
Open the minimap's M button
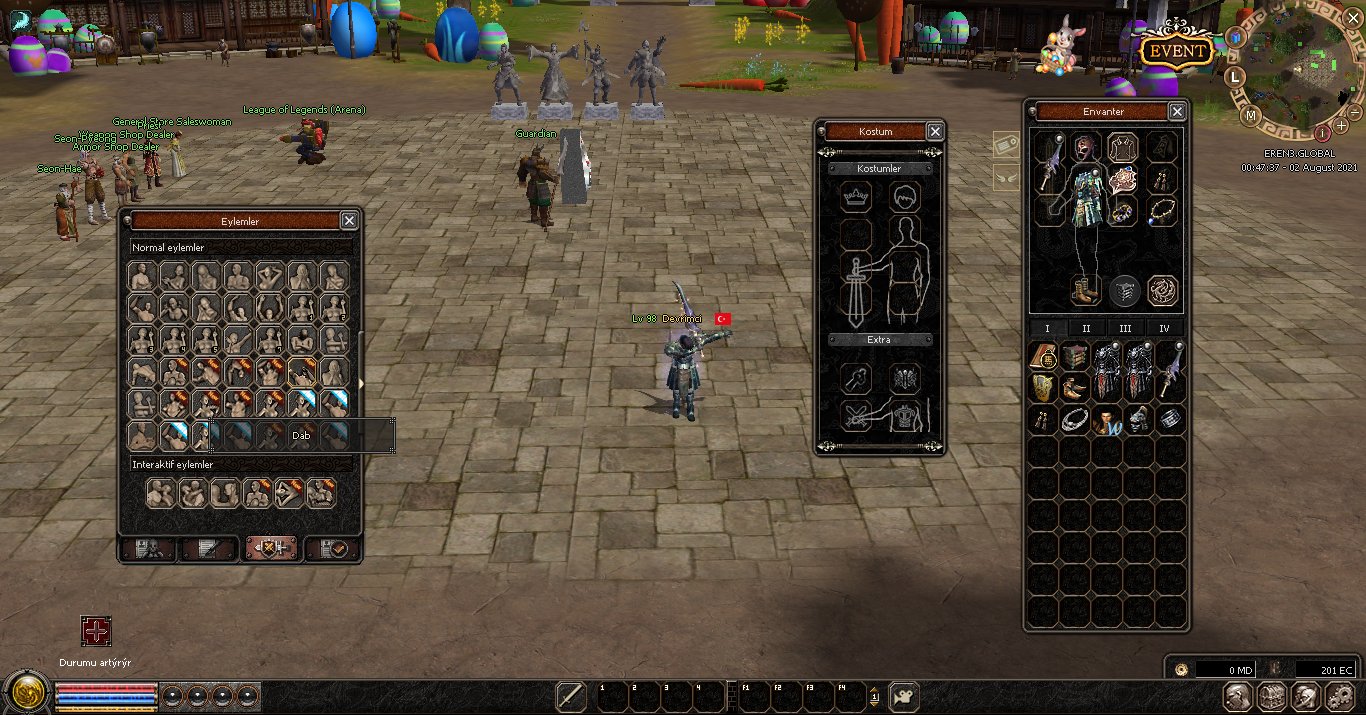click(1250, 116)
